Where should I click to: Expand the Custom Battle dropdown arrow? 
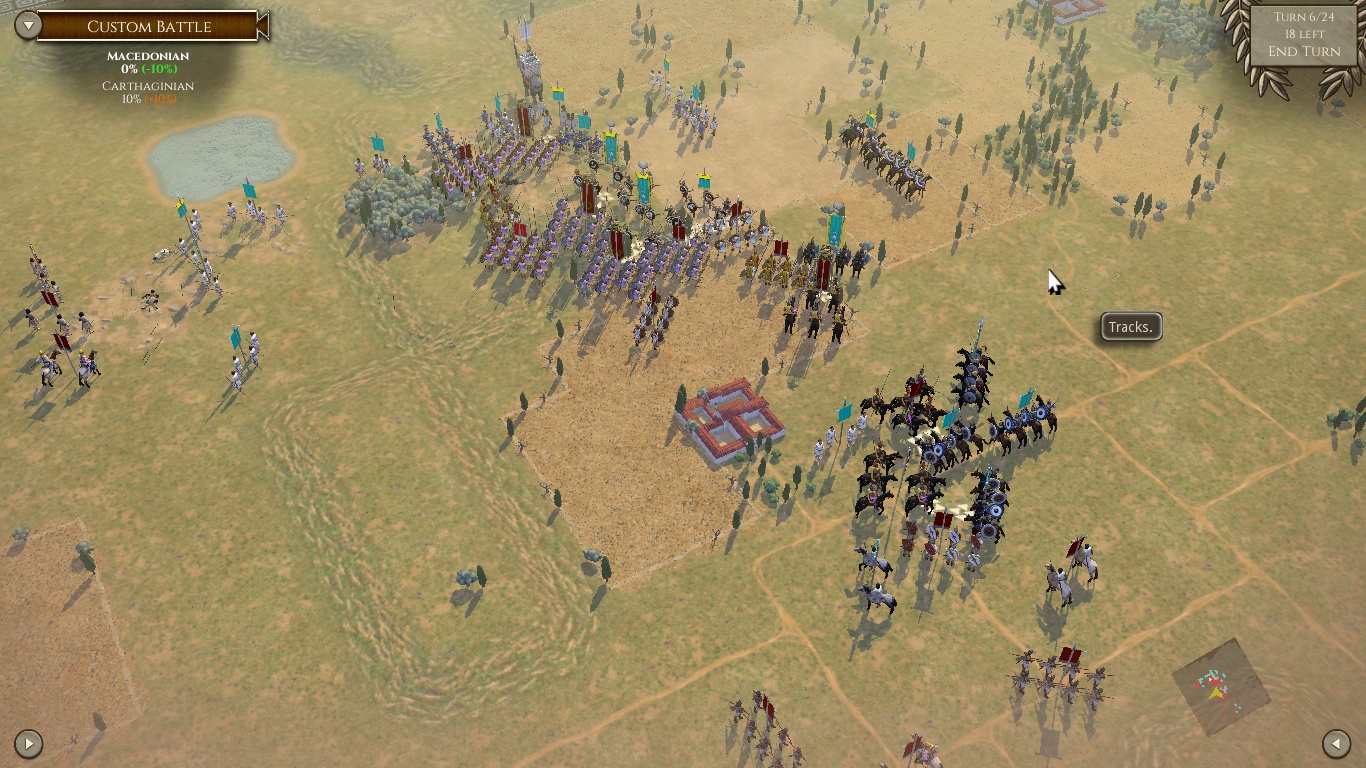click(29, 26)
